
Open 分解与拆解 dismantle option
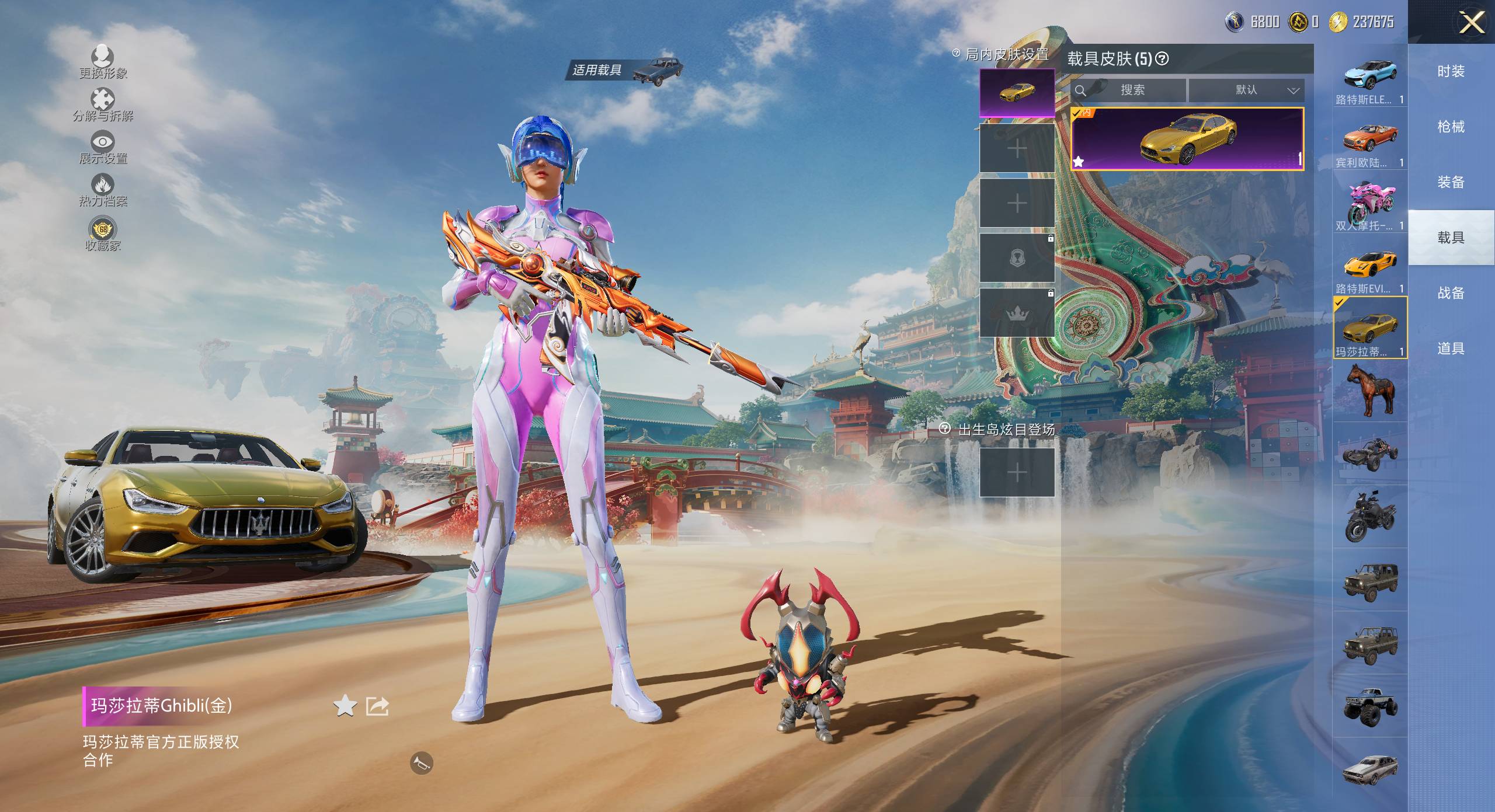[103, 100]
